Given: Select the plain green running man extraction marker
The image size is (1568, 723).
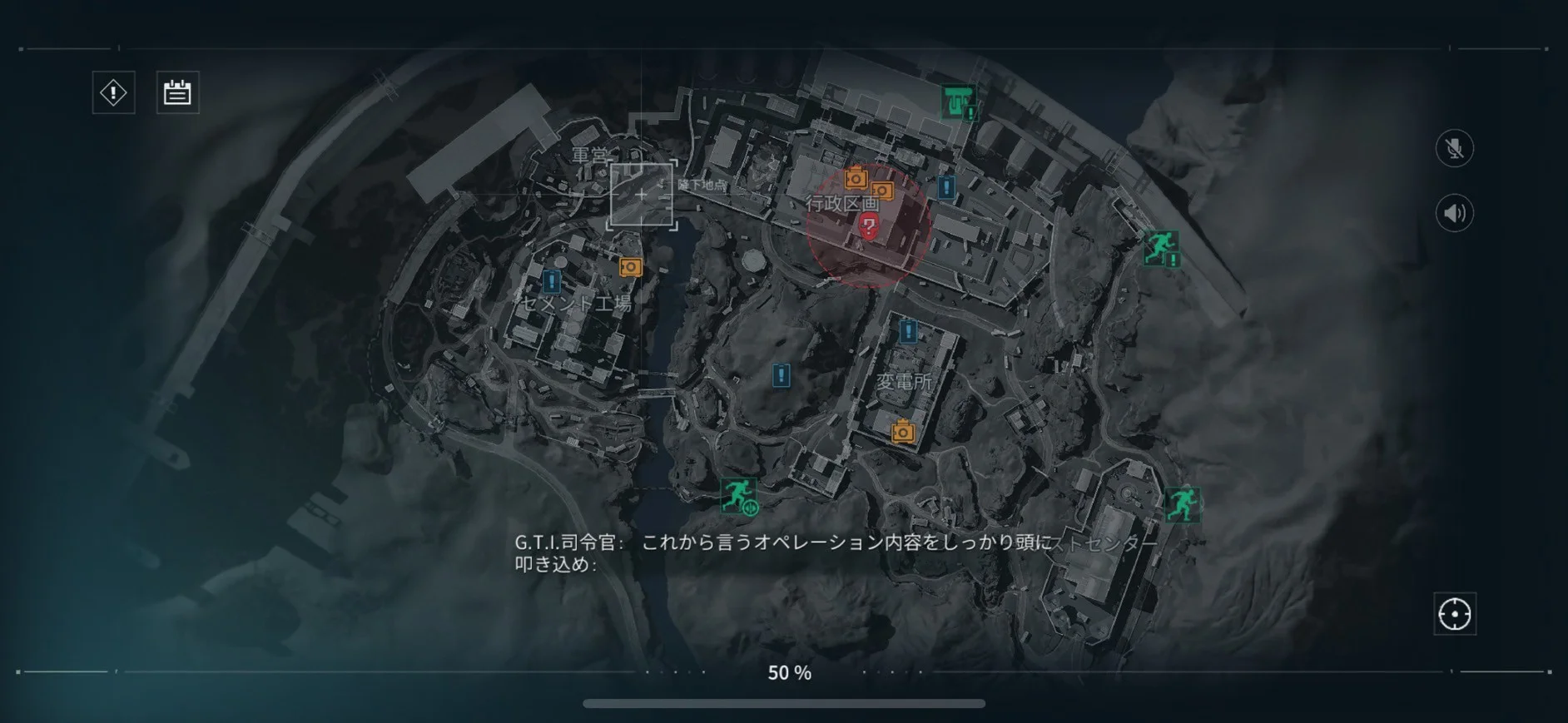Looking at the screenshot, I should [x=1182, y=504].
